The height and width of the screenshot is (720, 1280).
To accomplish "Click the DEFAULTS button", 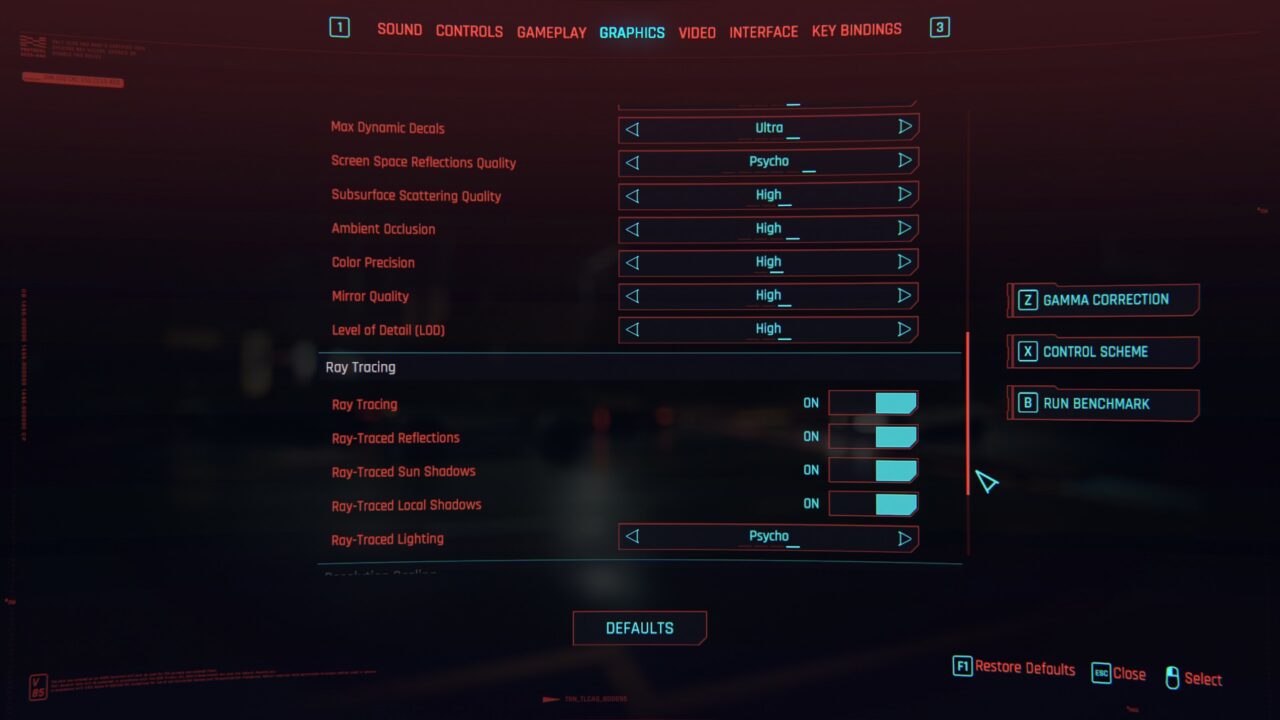I will tap(639, 628).
